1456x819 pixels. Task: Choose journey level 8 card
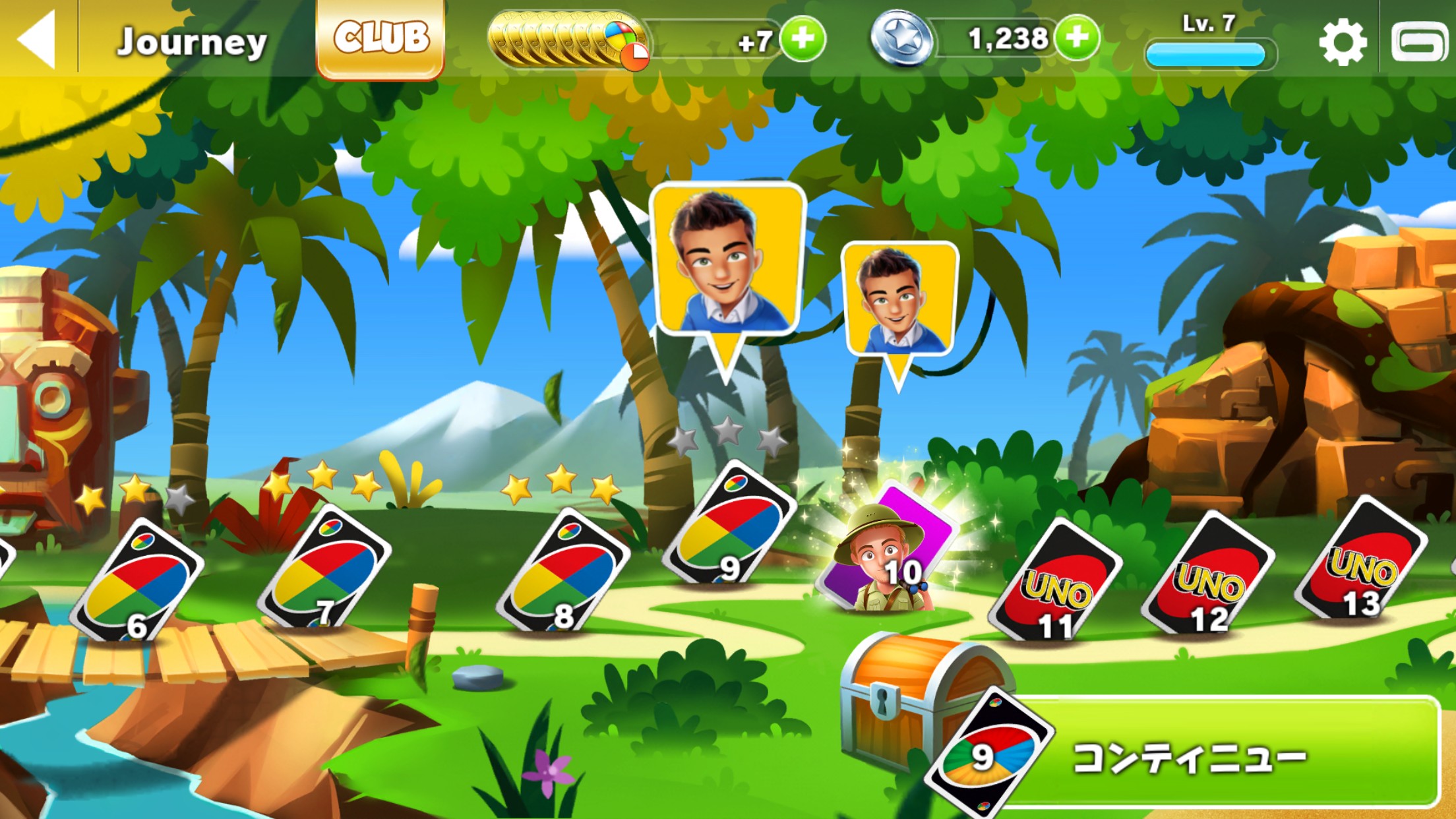click(562, 570)
